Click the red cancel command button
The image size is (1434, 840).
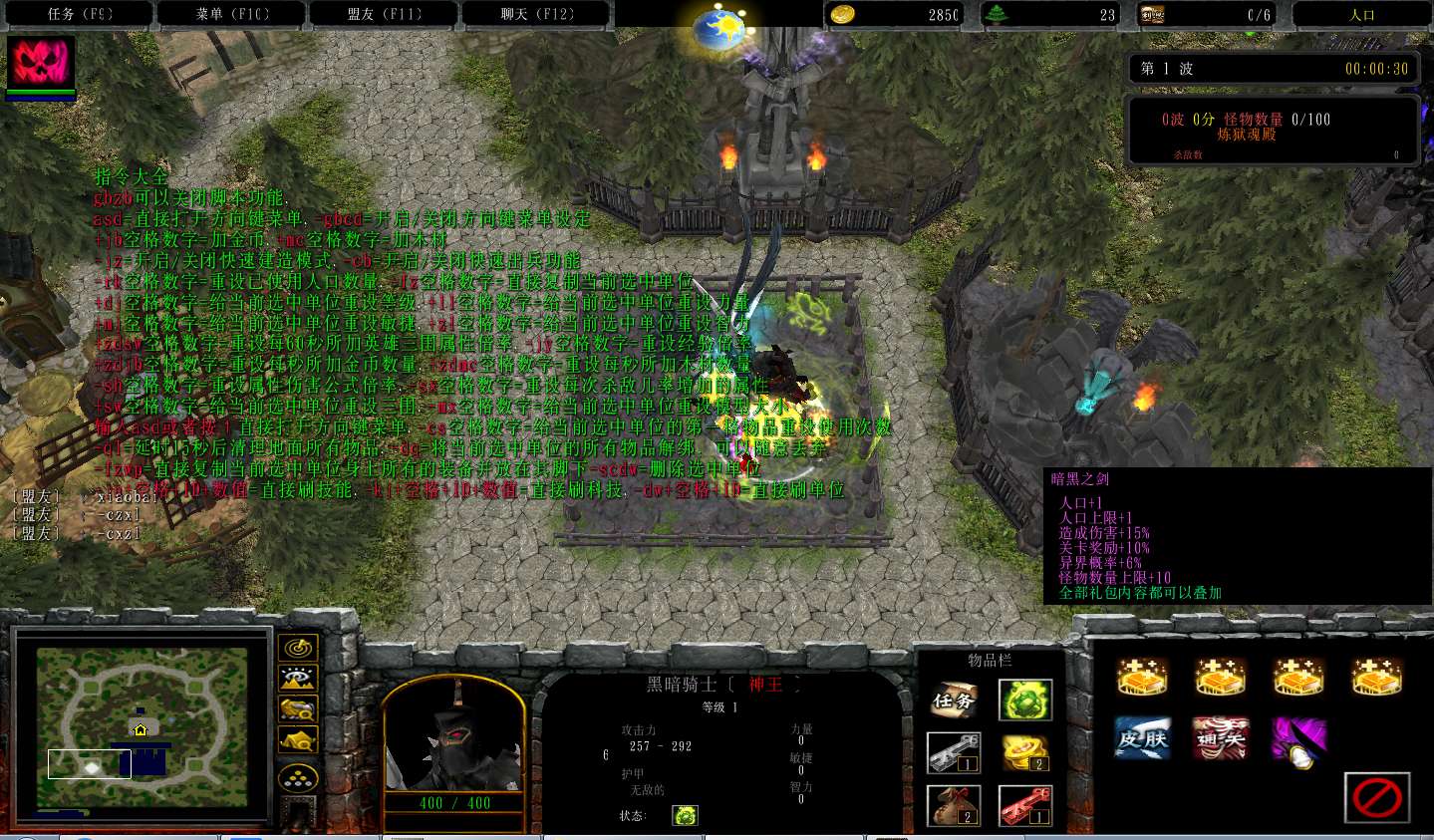click(x=1377, y=797)
